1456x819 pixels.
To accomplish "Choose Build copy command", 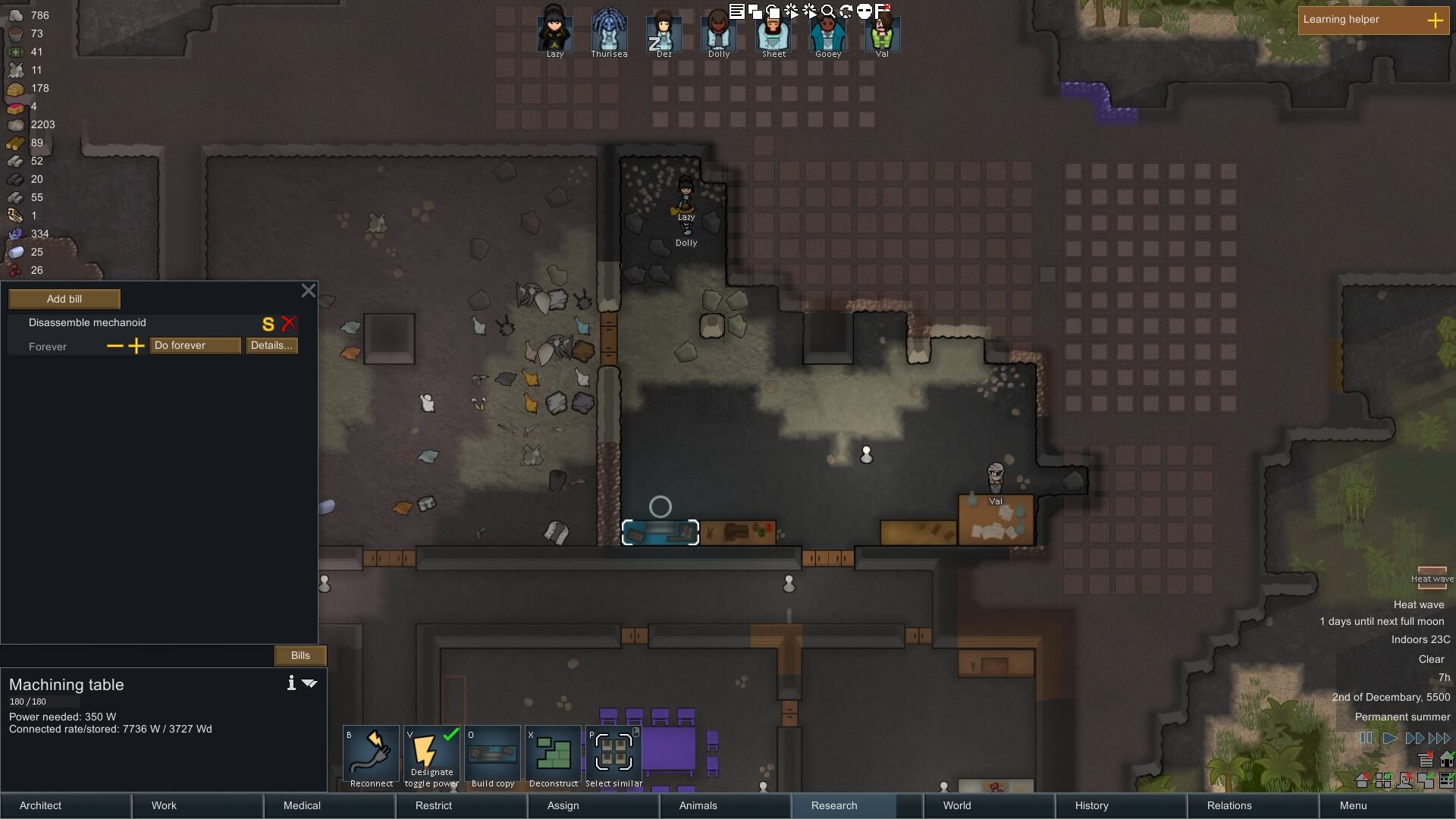I will point(493,755).
